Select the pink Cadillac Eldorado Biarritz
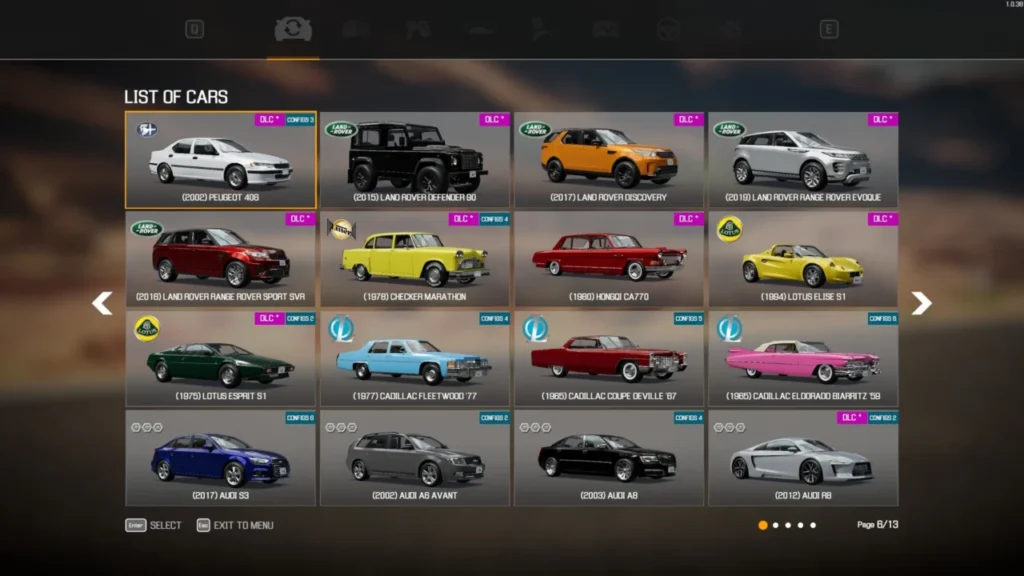The width and height of the screenshot is (1024, 576). click(x=802, y=358)
